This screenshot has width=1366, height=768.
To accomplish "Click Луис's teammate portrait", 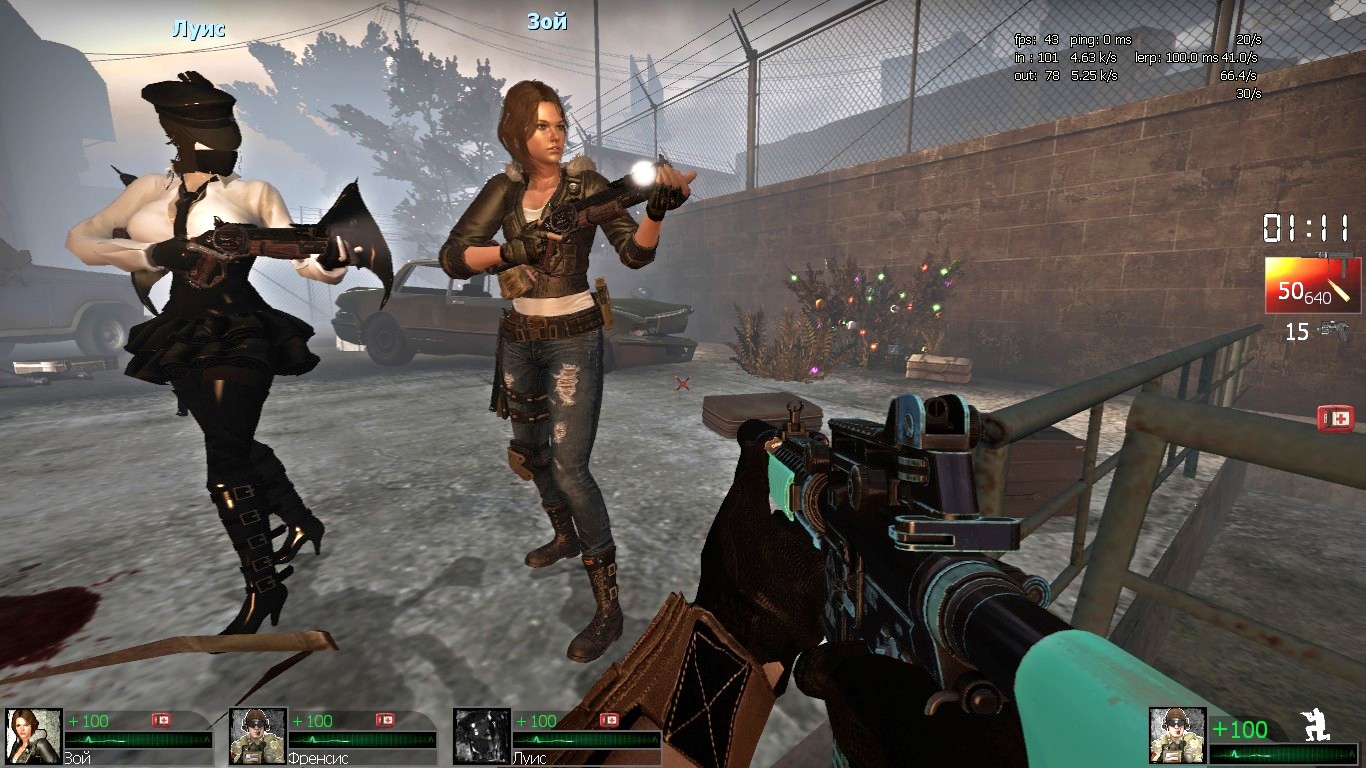I will 482,736.
